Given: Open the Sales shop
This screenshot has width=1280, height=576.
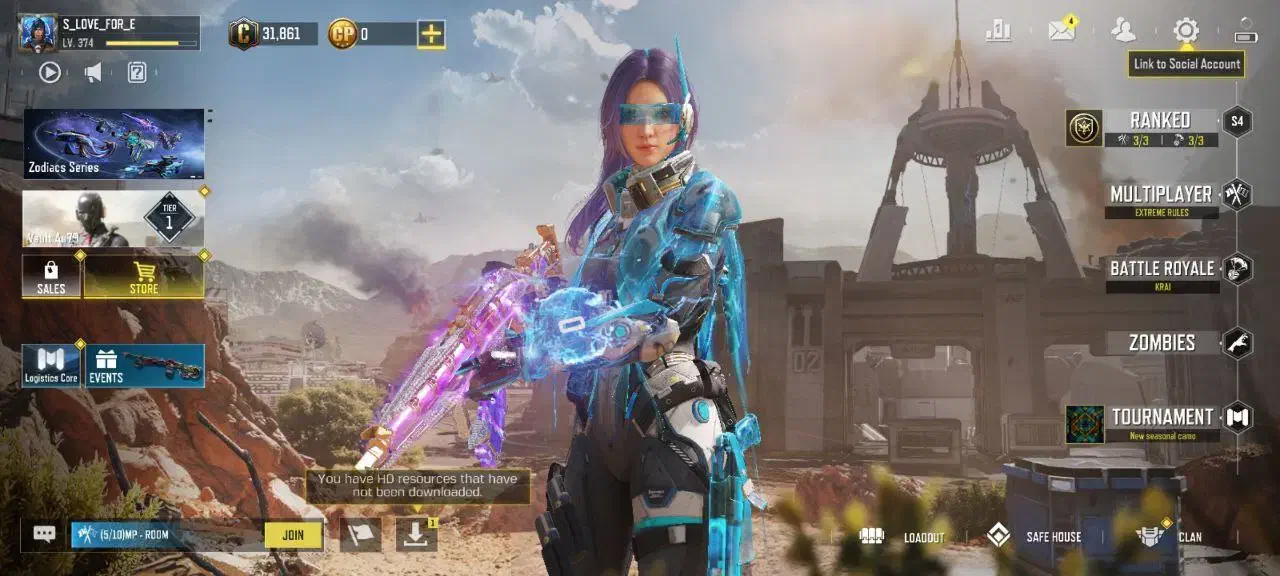Looking at the screenshot, I should pyautogui.click(x=51, y=276).
